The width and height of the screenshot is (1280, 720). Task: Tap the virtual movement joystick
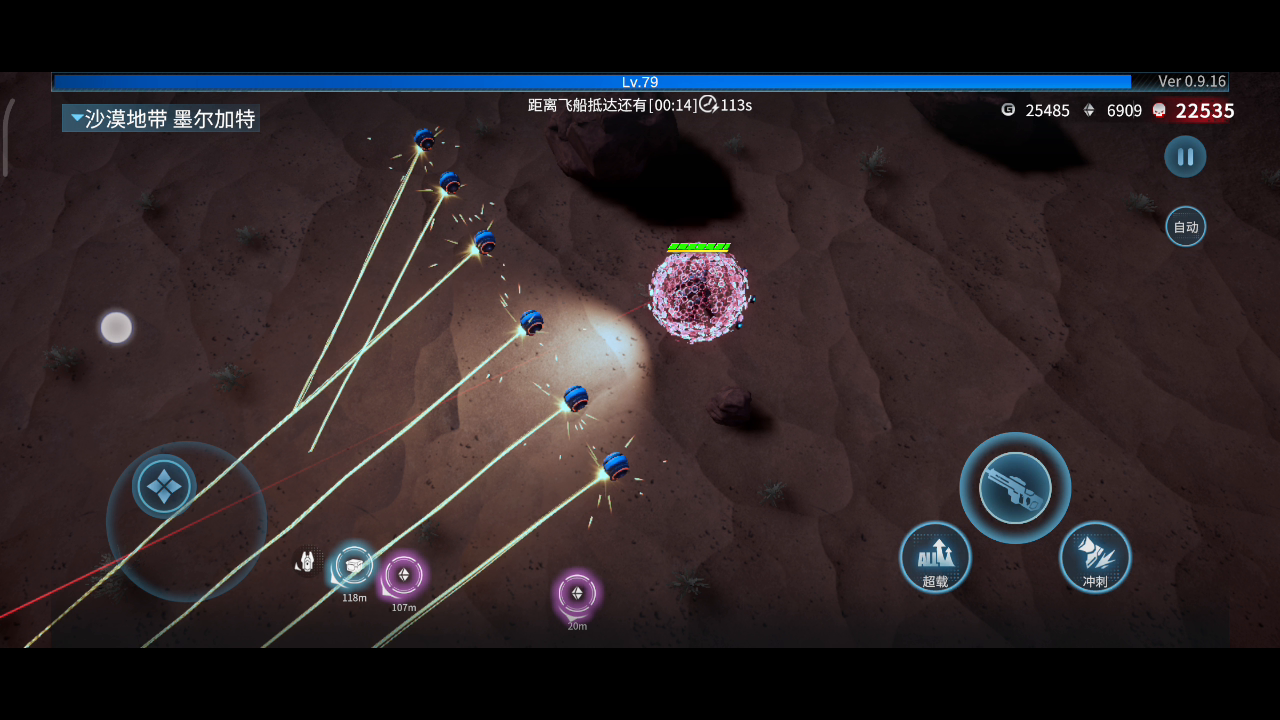(165, 487)
